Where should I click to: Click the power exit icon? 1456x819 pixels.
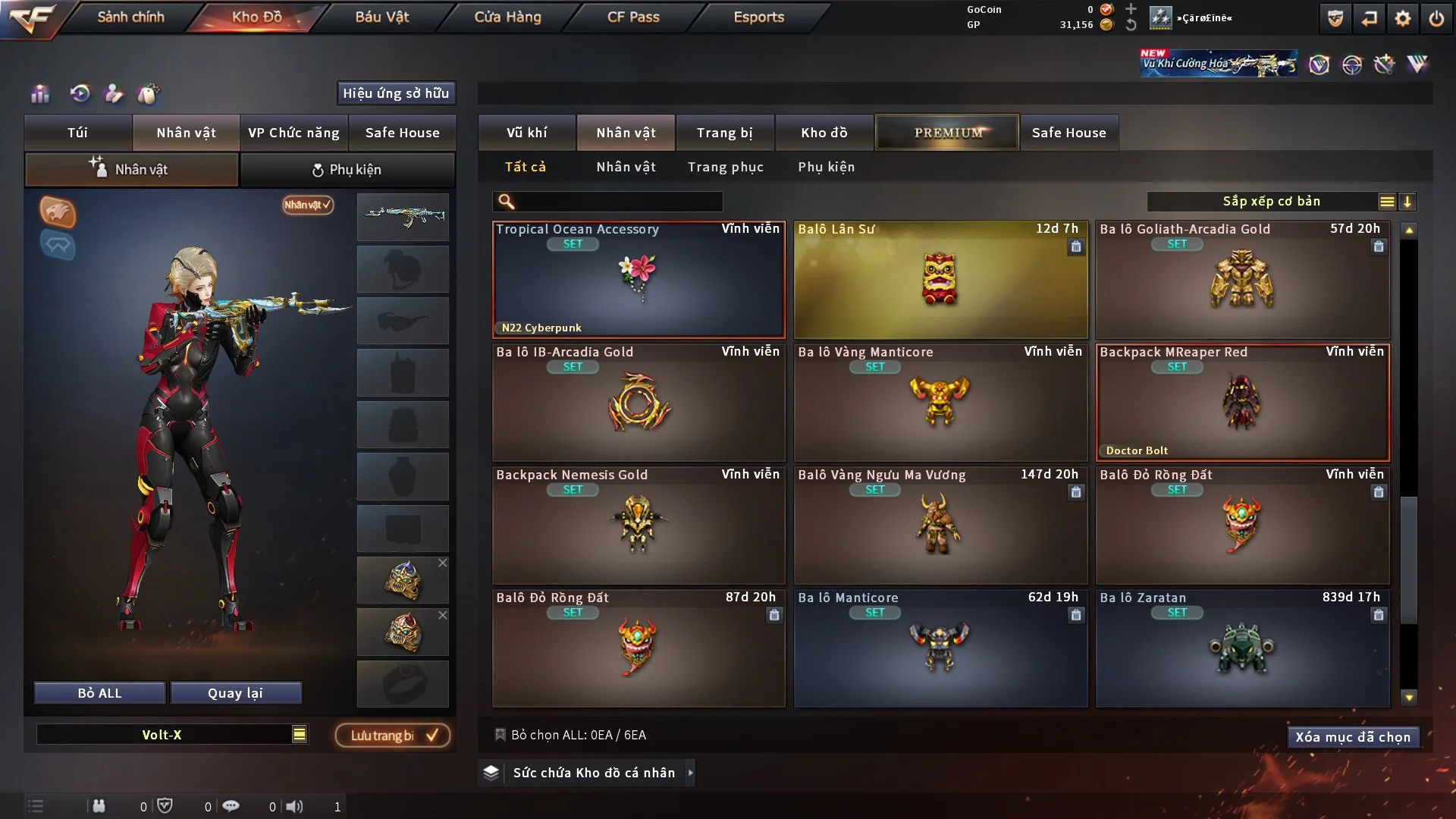pos(1436,18)
